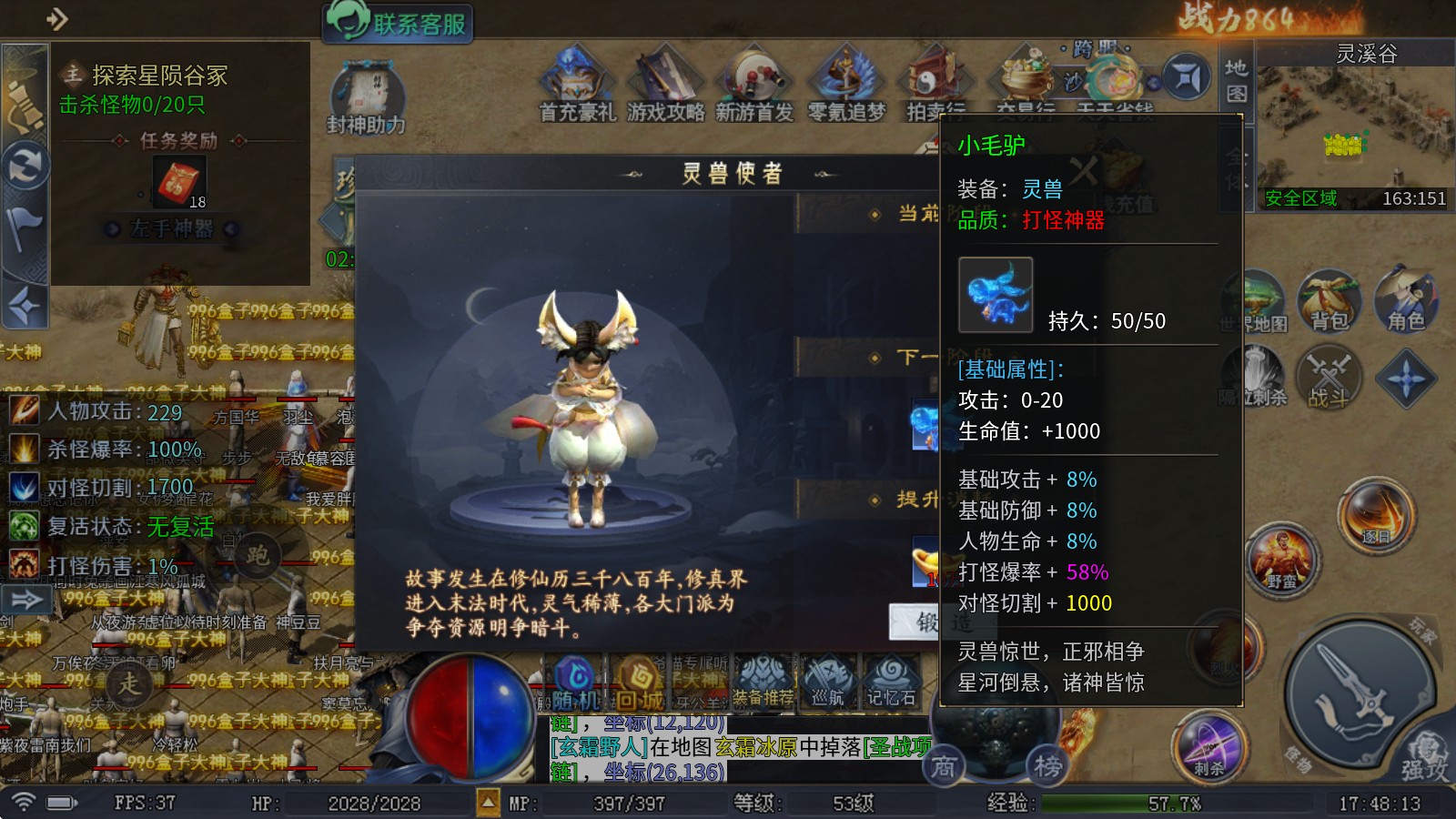
Task: Collapse the left sidebar arrow panel
Action: pyautogui.click(x=27, y=601)
